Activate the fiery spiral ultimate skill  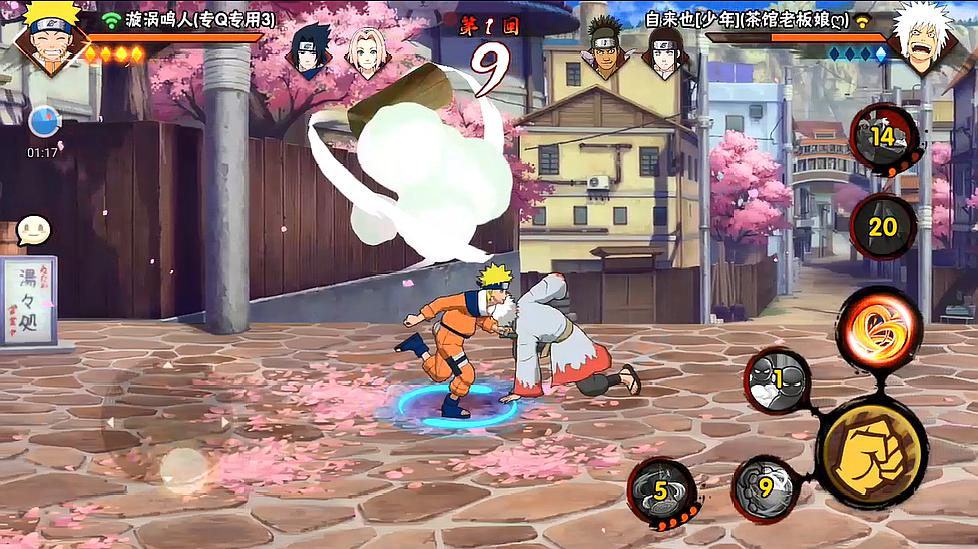coord(878,327)
